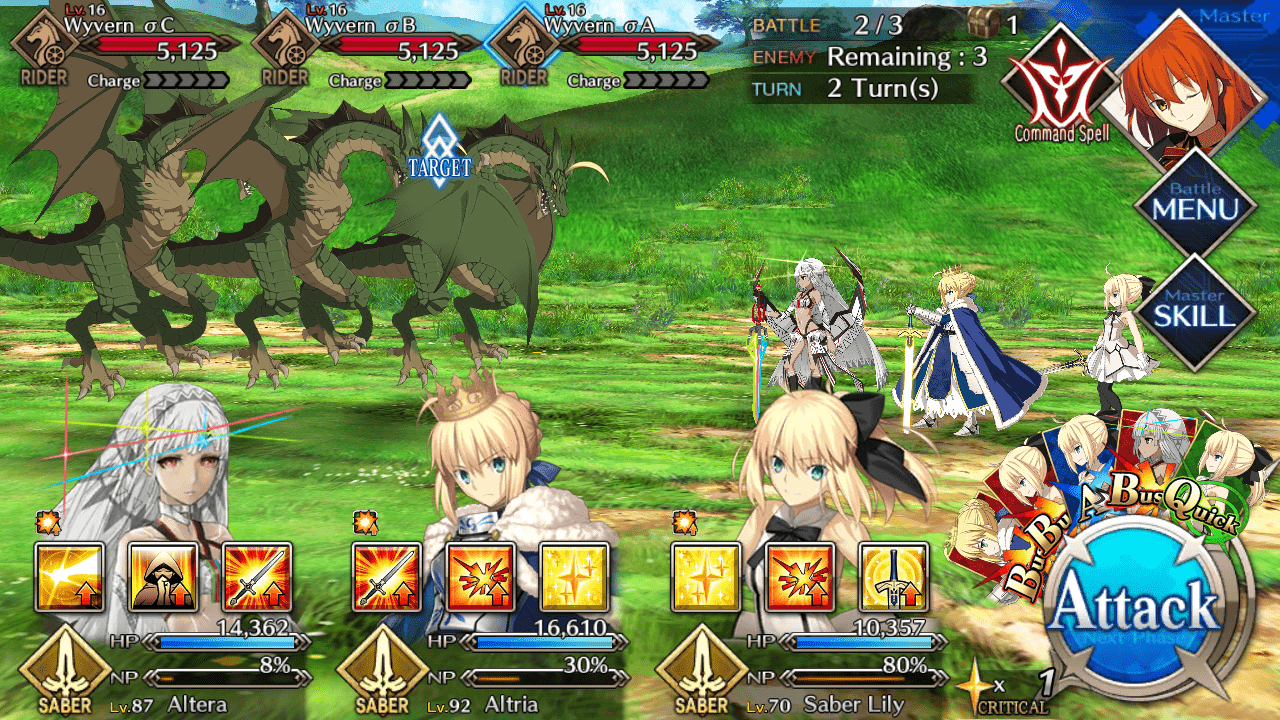This screenshot has width=1280, height=720.
Task: Use Altera's hooded figure skill
Action: pos(163,577)
